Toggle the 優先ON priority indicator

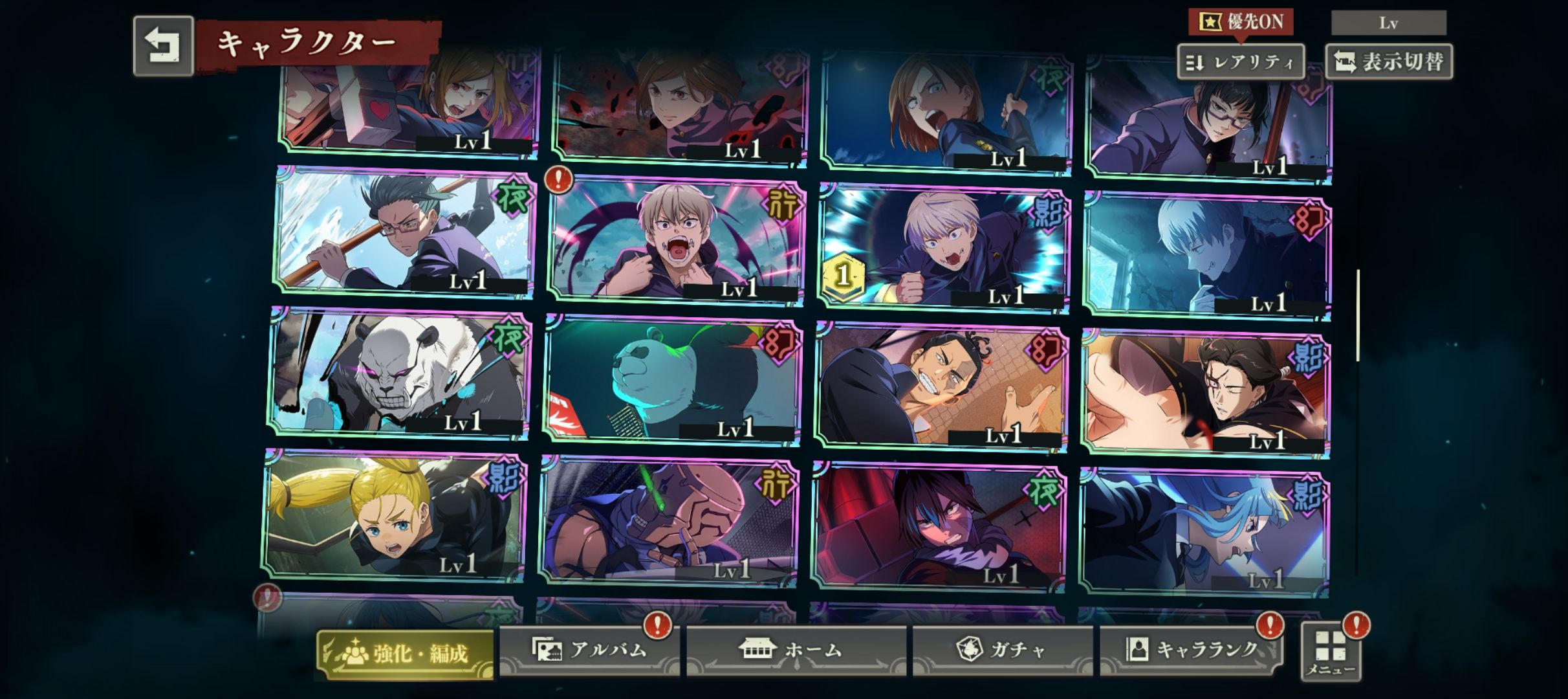point(1241,22)
